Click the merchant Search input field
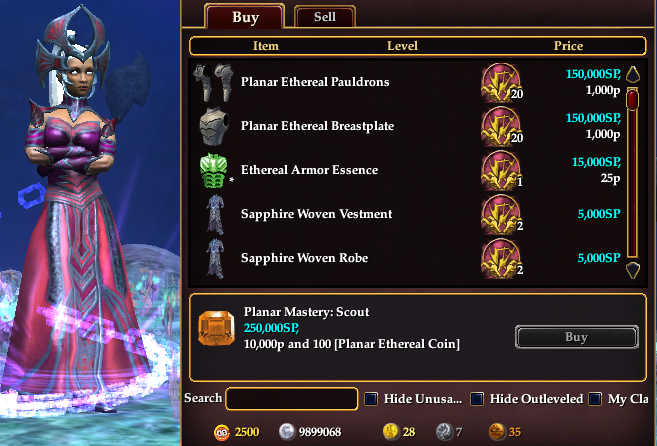 pyautogui.click(x=292, y=399)
